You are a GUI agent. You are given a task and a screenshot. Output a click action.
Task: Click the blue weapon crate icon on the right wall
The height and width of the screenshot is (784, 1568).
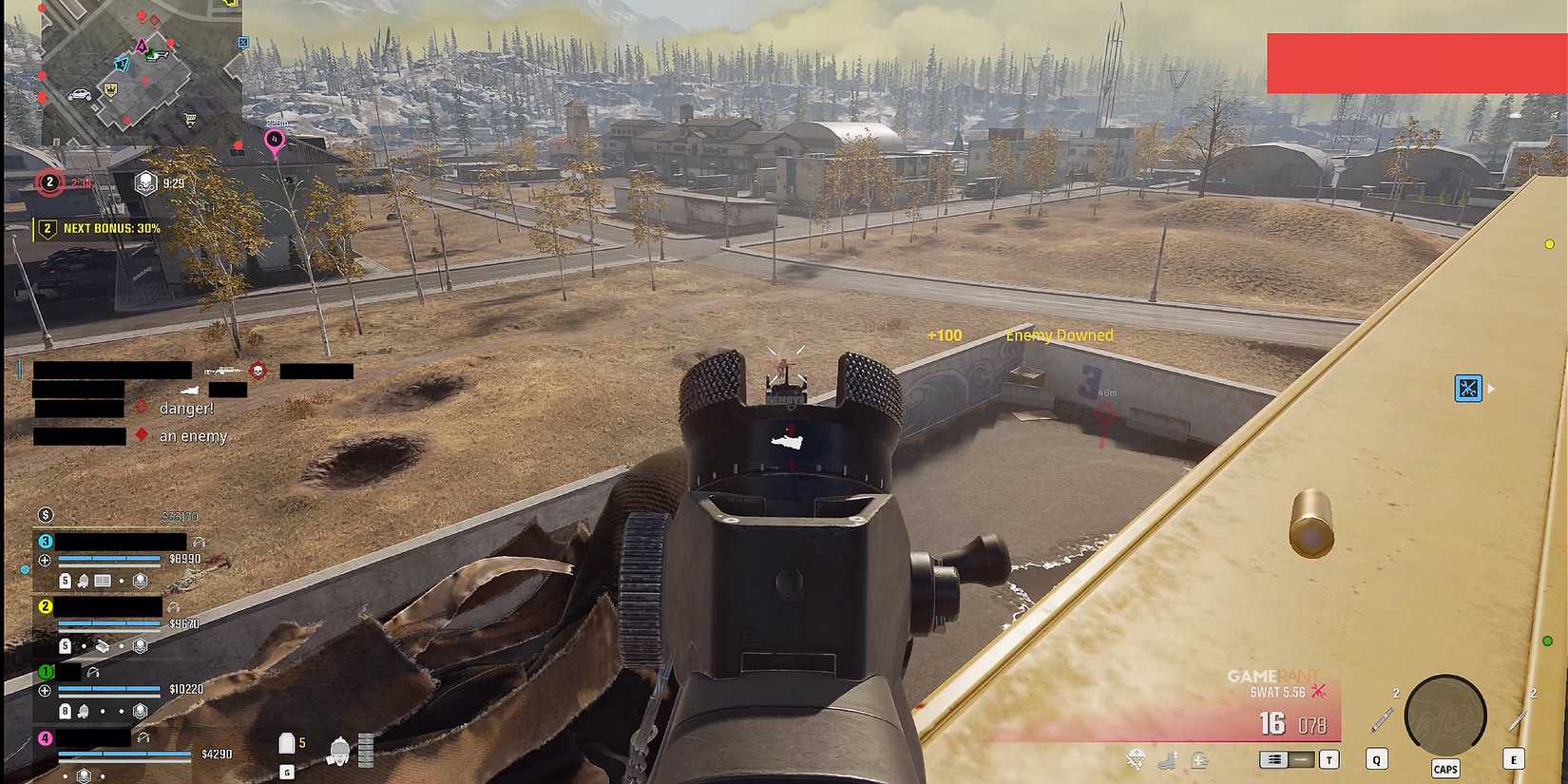1467,389
